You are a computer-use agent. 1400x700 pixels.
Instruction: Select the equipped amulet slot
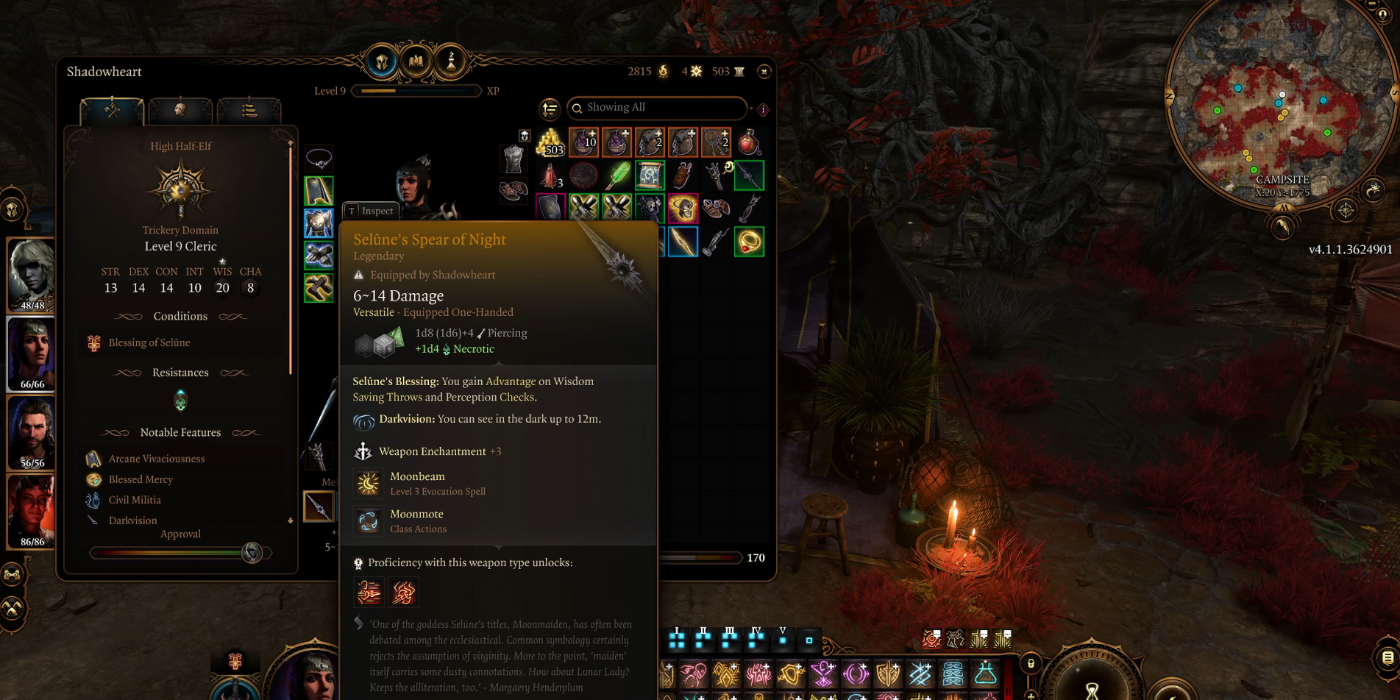(319, 158)
